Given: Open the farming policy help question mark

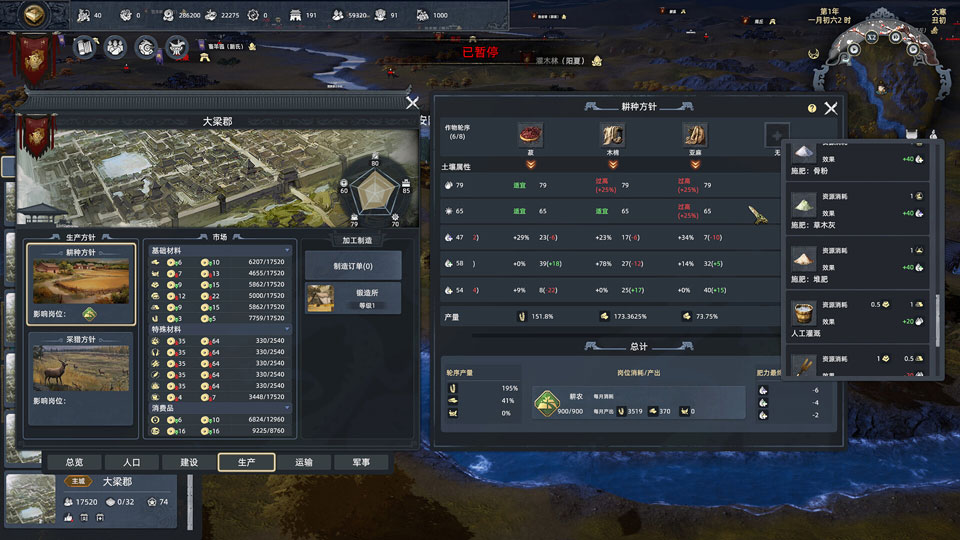Looking at the screenshot, I should click(811, 108).
